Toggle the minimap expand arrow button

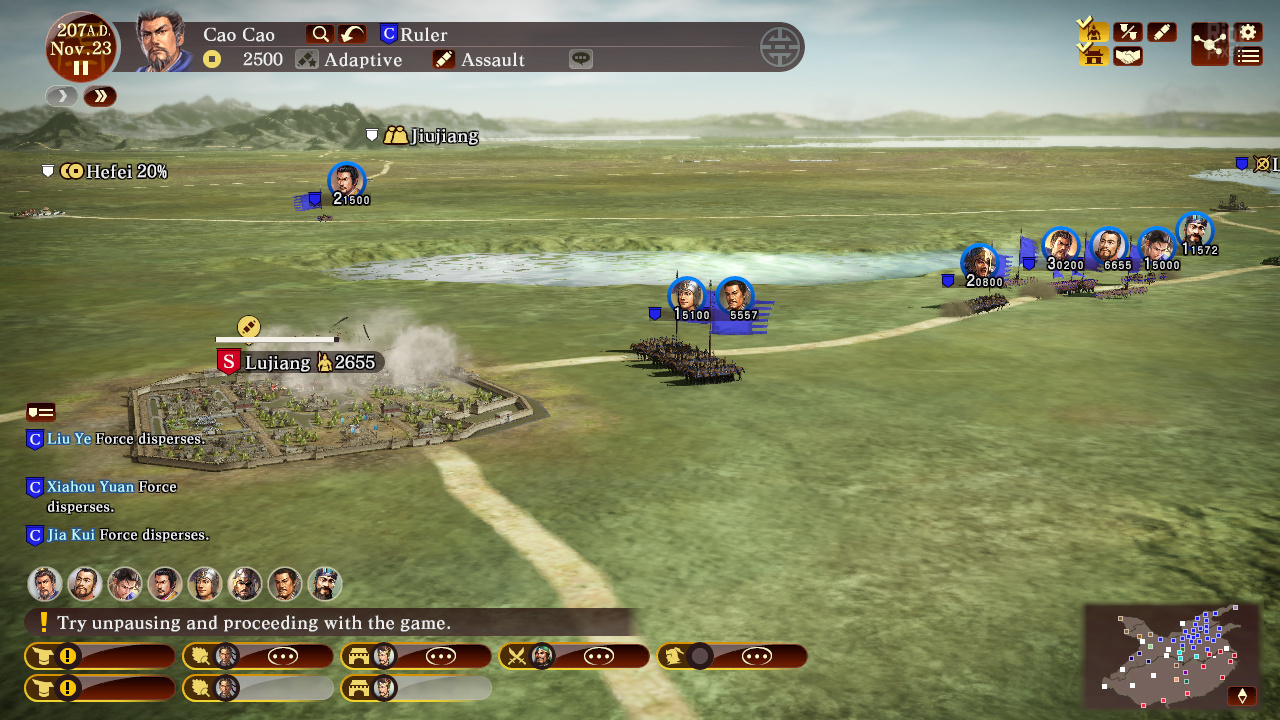(1243, 695)
